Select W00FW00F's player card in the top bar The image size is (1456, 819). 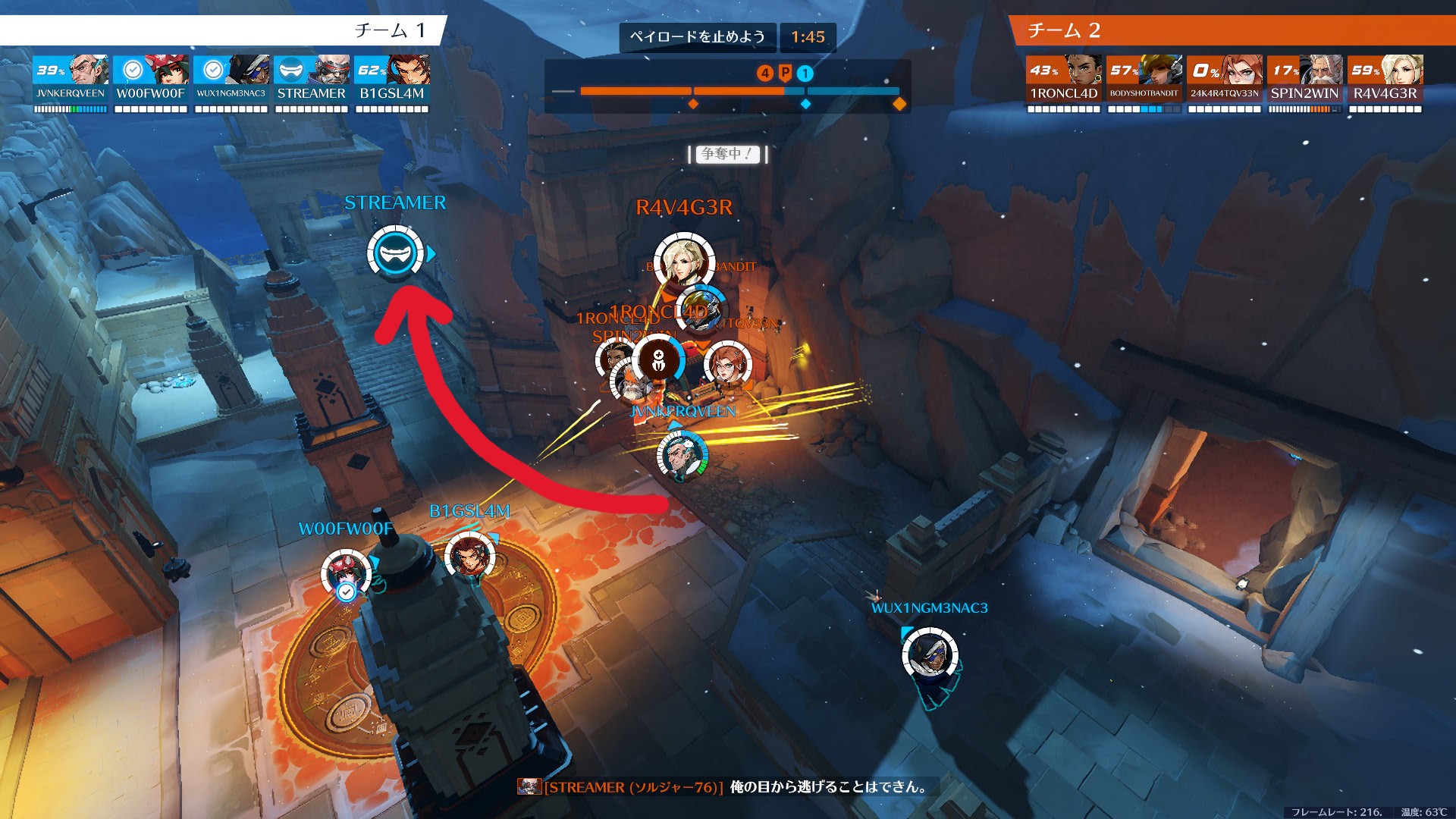[150, 83]
